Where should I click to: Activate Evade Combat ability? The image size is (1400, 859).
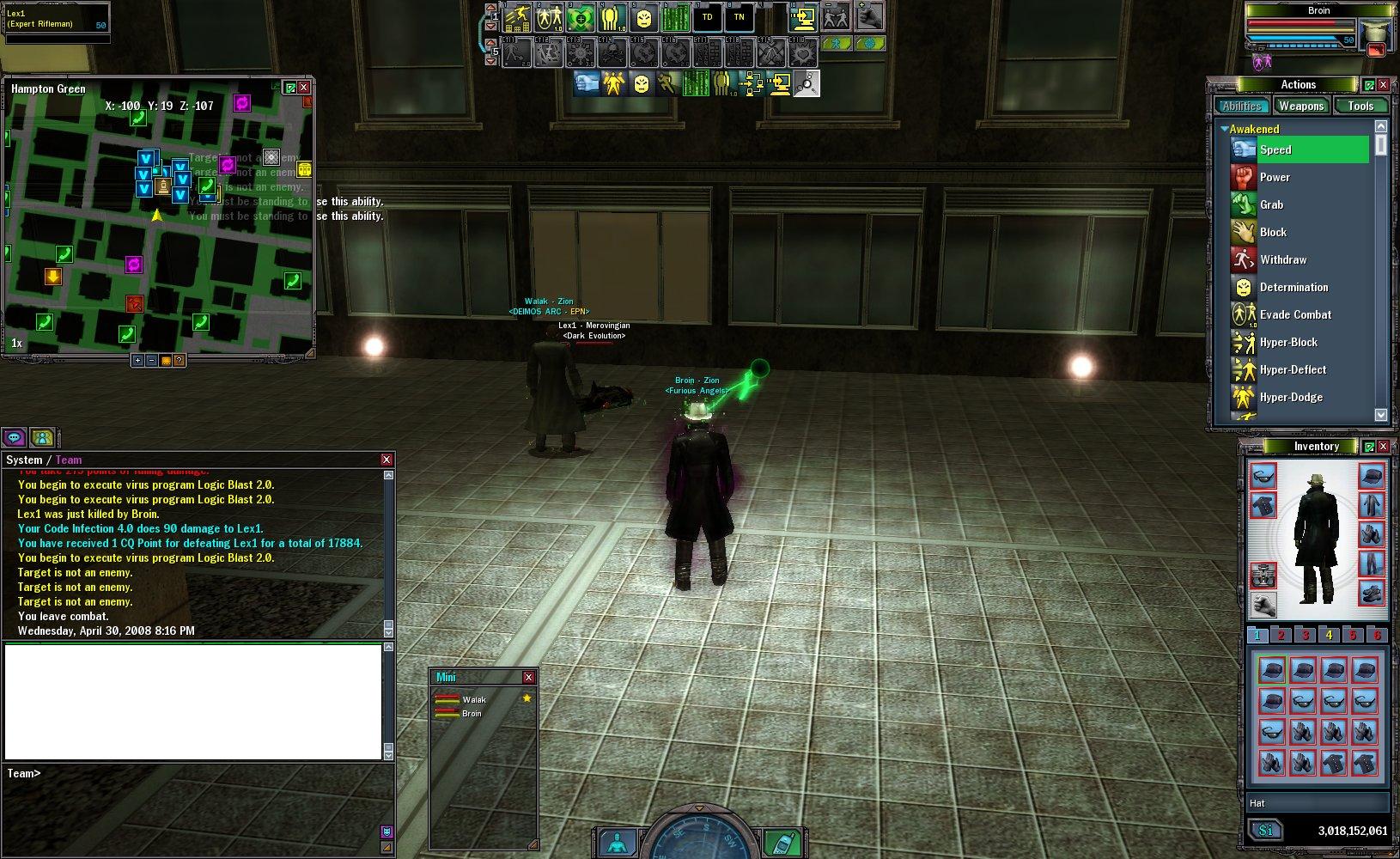(x=1294, y=314)
